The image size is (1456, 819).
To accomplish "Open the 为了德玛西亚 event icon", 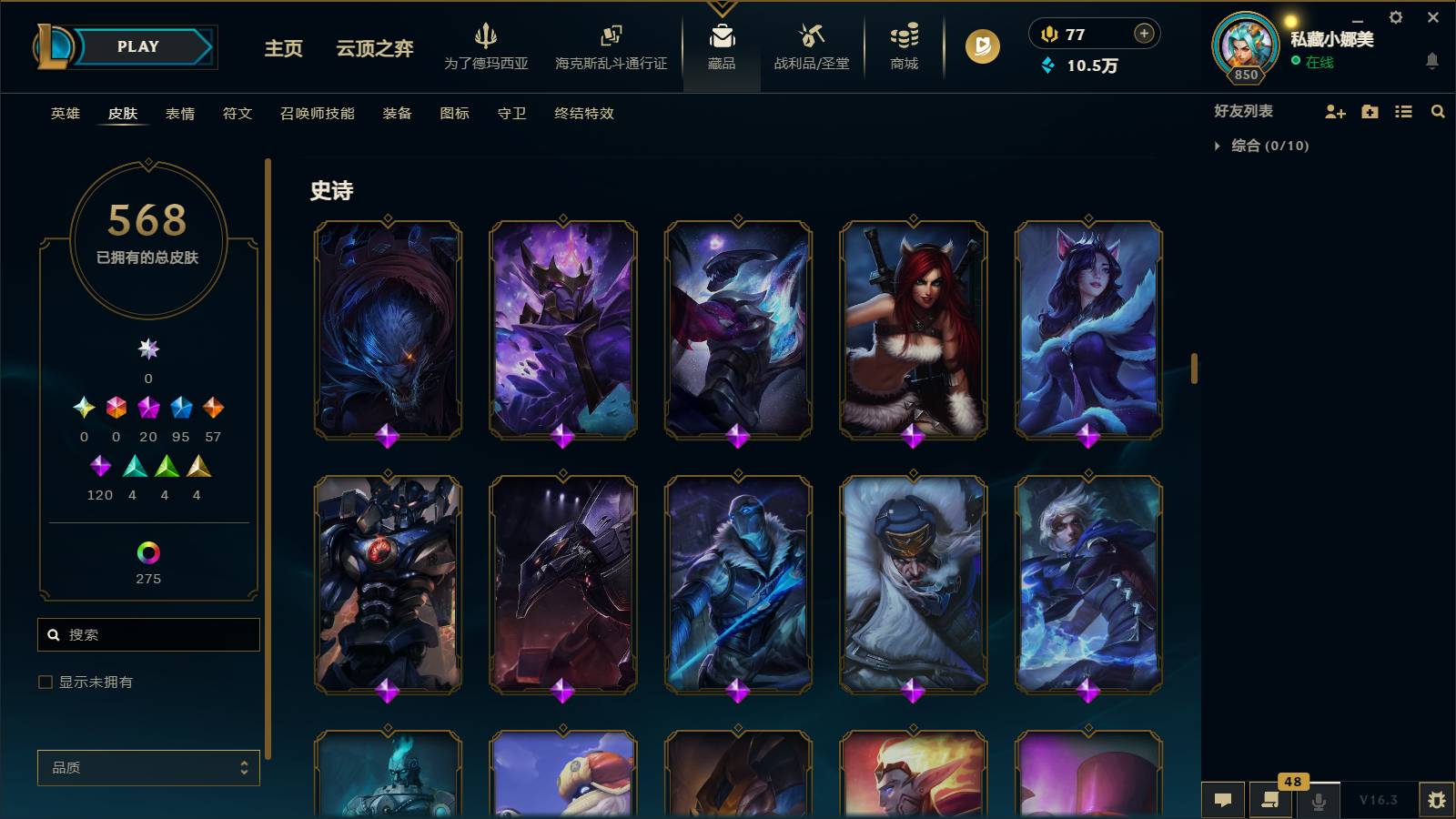I will click(x=484, y=41).
